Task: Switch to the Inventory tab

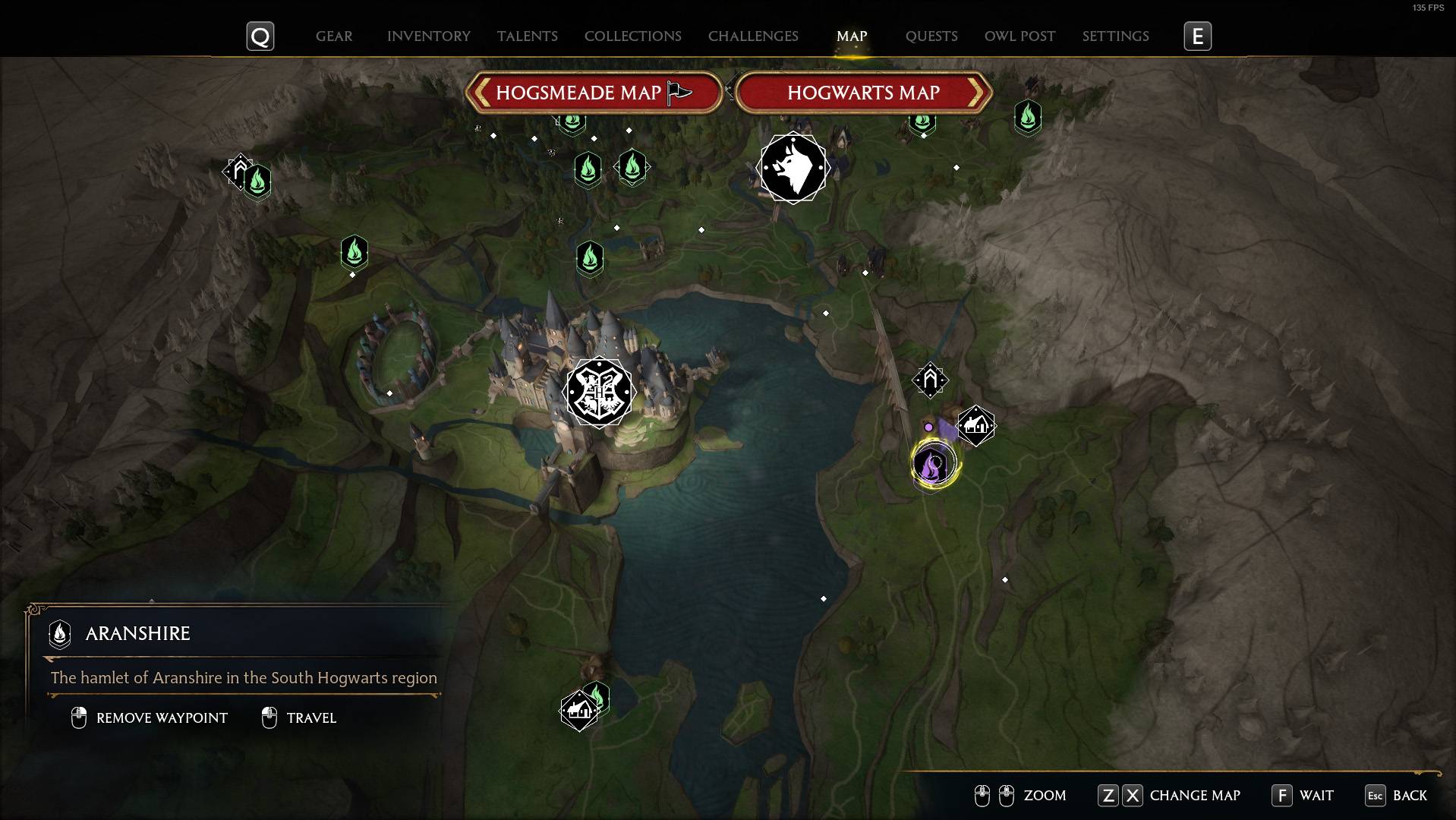Action: tap(428, 36)
